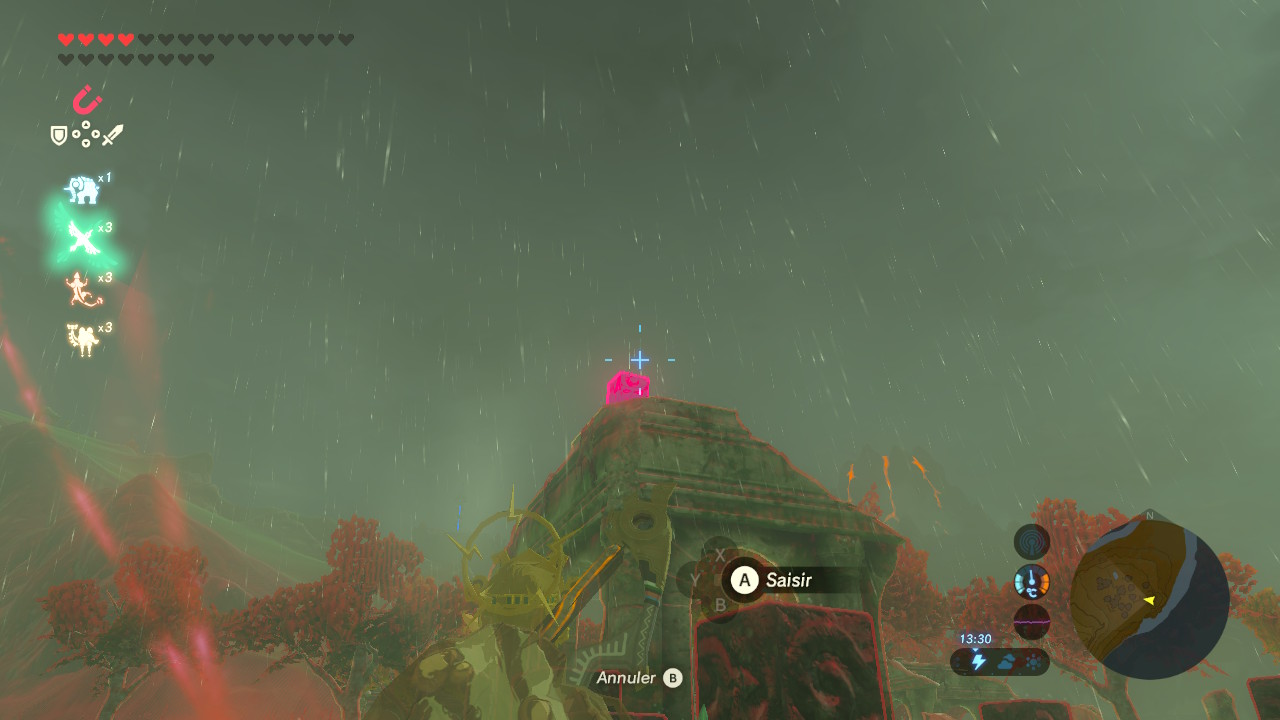This screenshot has width=1280, height=720.
Task: Click the shield and sword quick-select icon
Action: click(x=87, y=134)
